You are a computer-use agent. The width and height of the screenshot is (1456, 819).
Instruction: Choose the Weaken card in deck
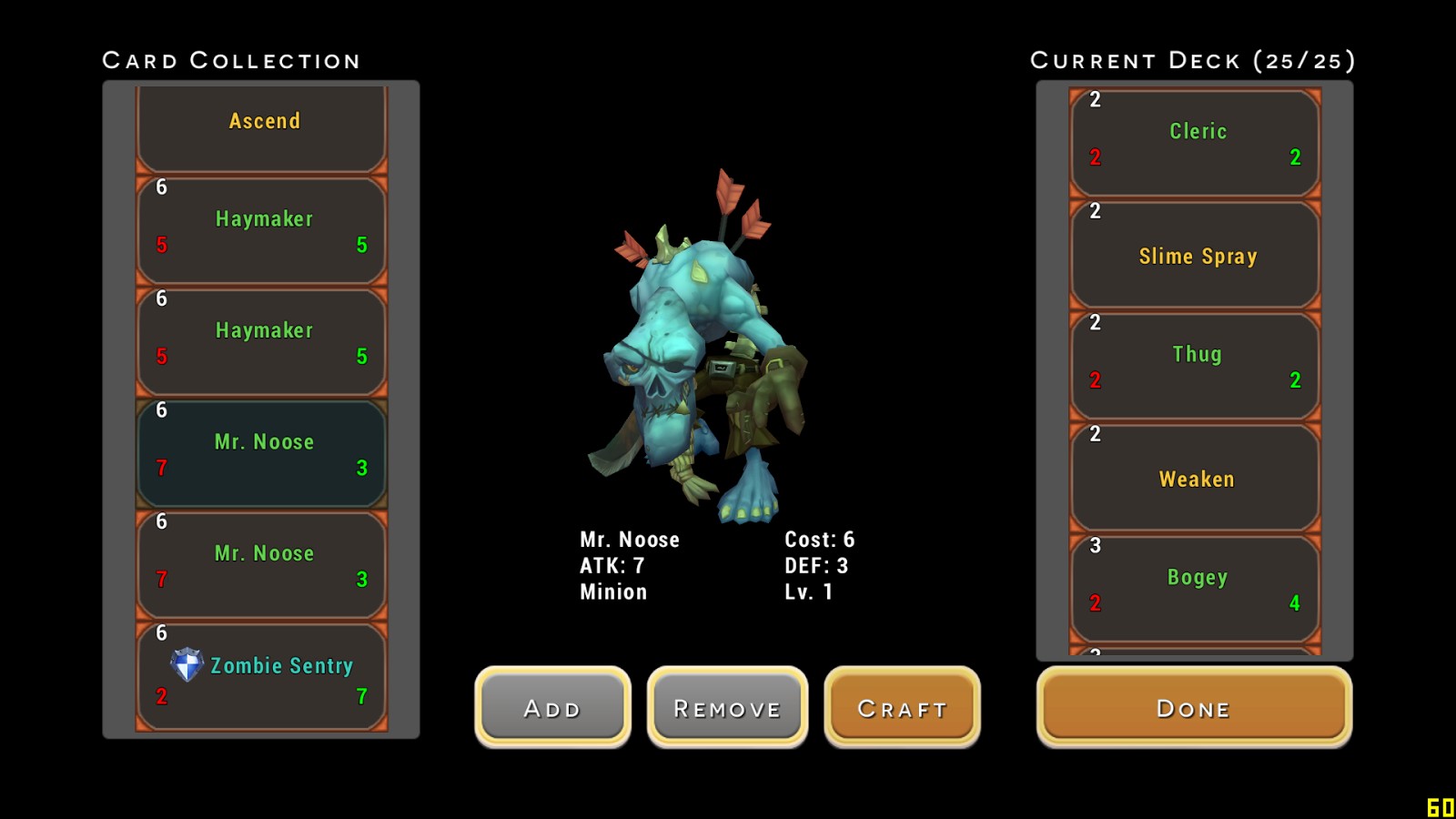[x=1195, y=478]
